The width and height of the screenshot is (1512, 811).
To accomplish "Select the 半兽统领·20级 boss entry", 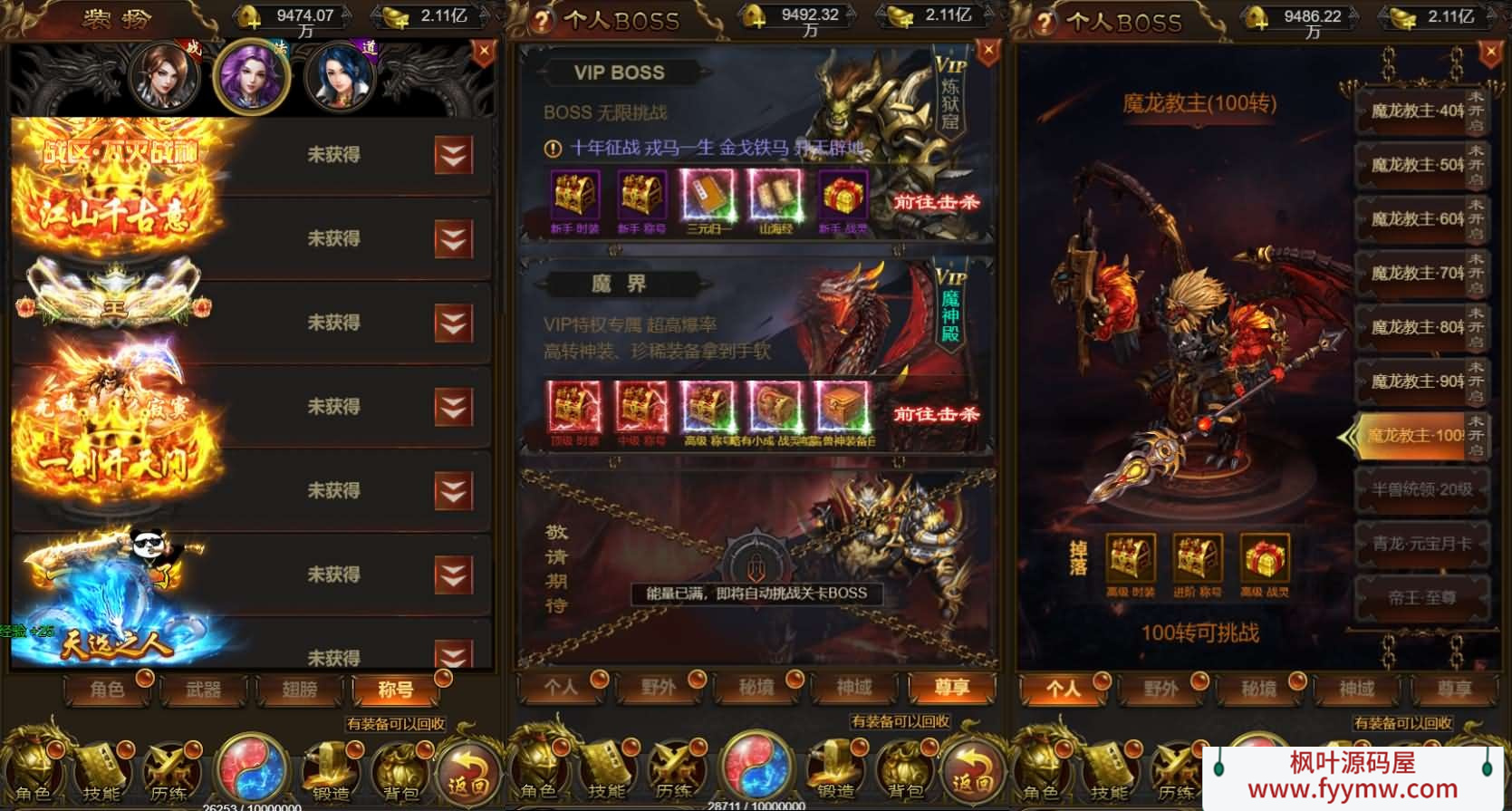I will point(1421,489).
